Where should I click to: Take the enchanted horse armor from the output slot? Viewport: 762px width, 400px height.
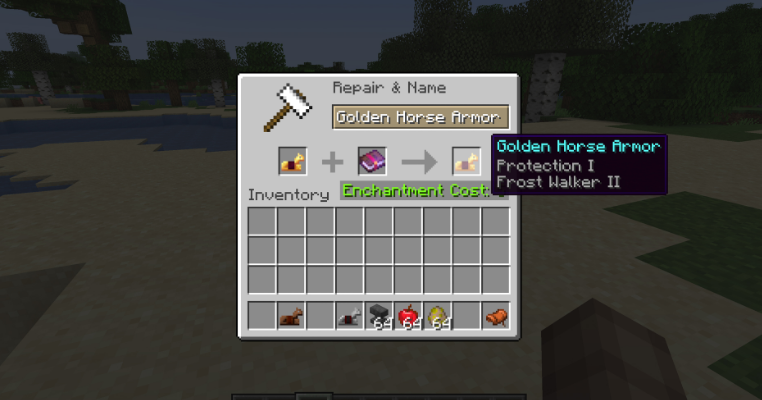(465, 160)
